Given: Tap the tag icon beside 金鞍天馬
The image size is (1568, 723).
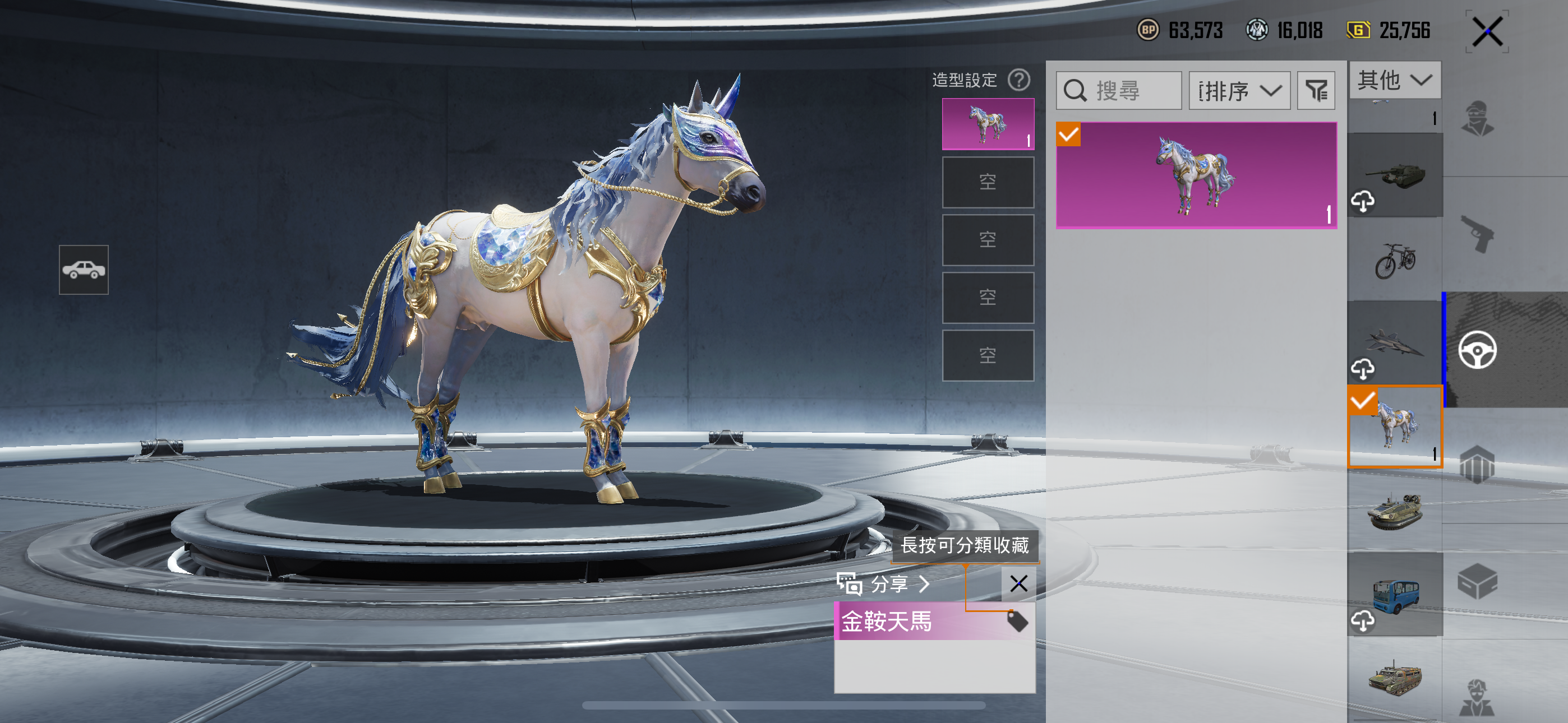Looking at the screenshot, I should tap(1017, 621).
